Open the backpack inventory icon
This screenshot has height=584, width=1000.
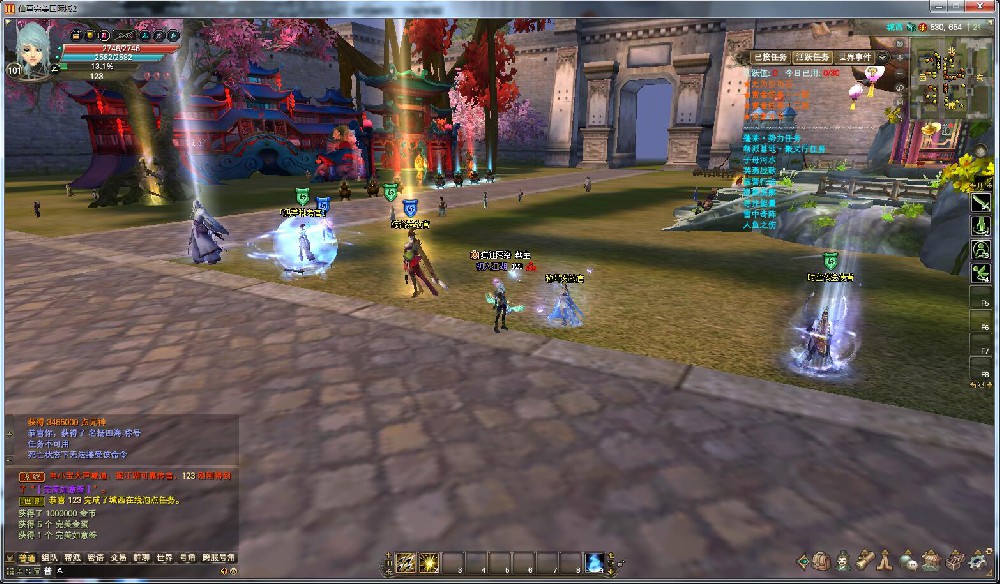pyautogui.click(x=821, y=561)
